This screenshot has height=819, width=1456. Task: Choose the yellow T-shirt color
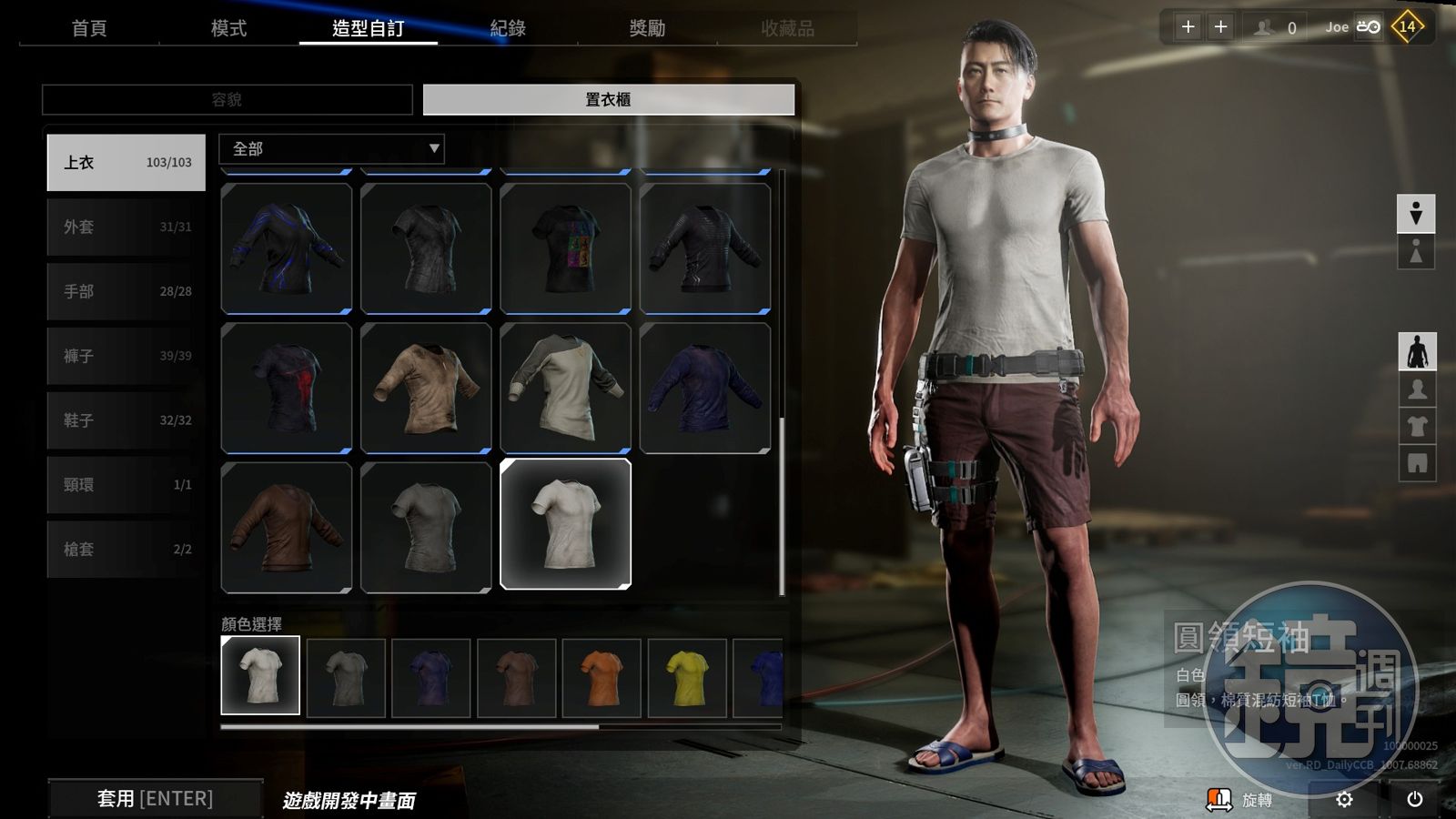687,677
